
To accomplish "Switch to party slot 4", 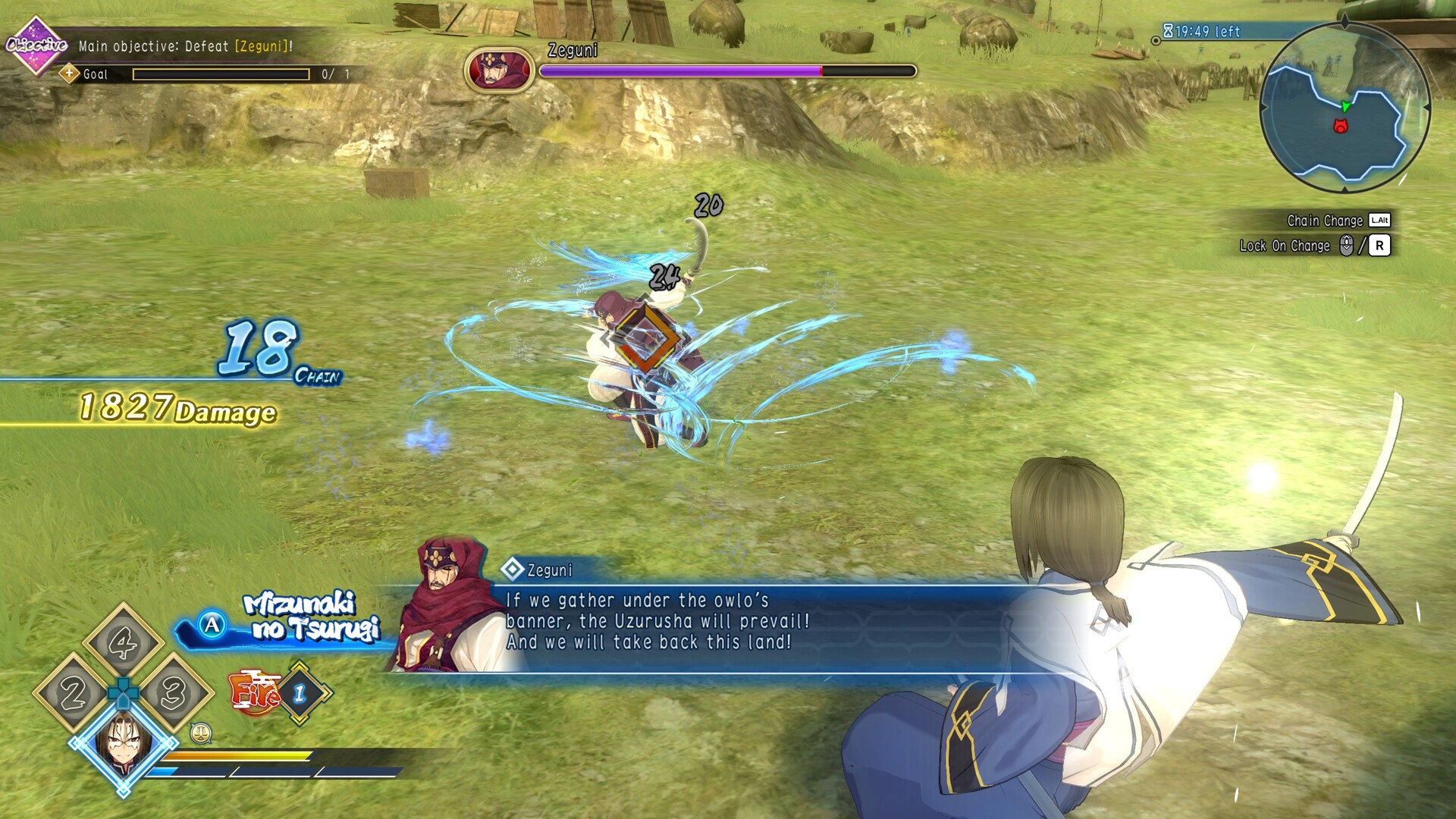I will coord(123,643).
